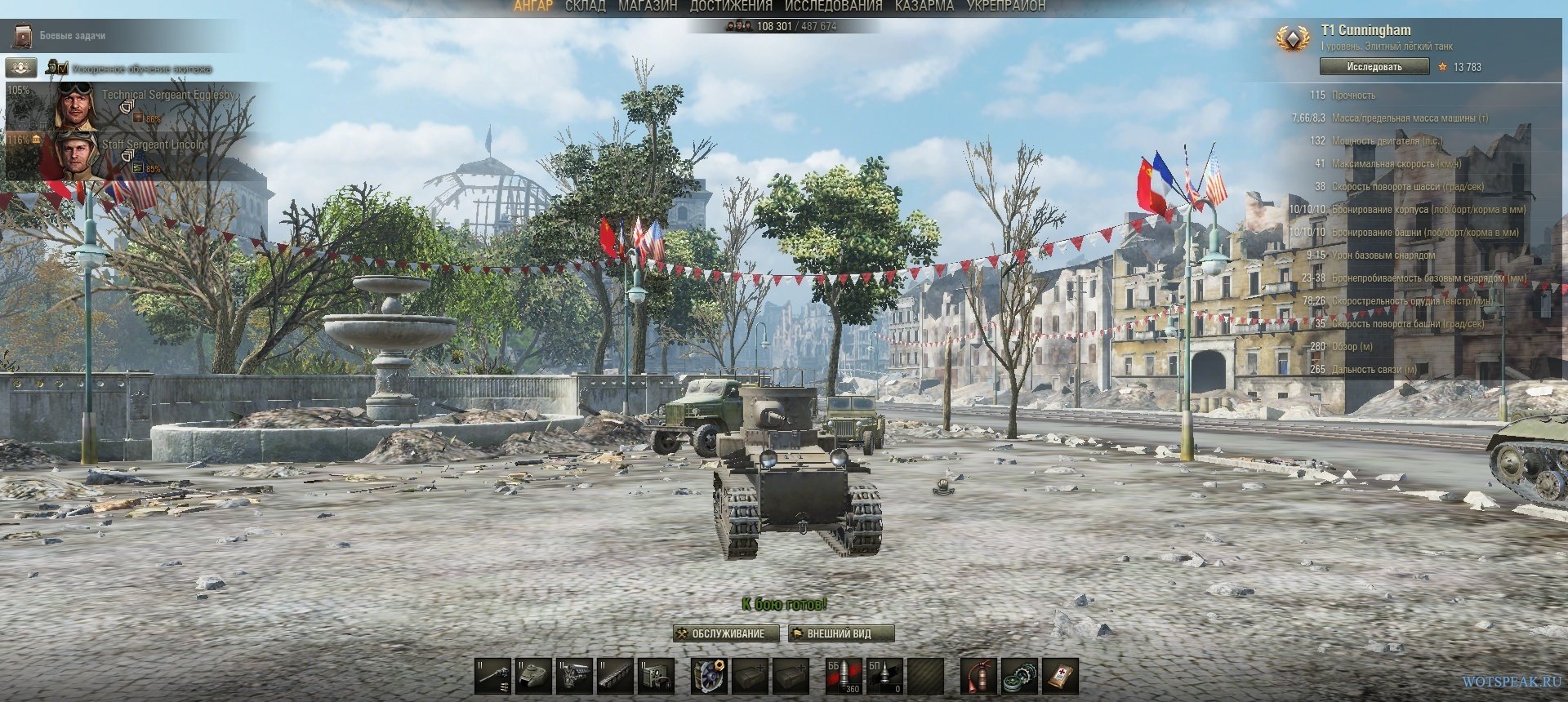Select the first aid kit consumable
Viewport: 1568px width, 702px height.
(x=1060, y=676)
